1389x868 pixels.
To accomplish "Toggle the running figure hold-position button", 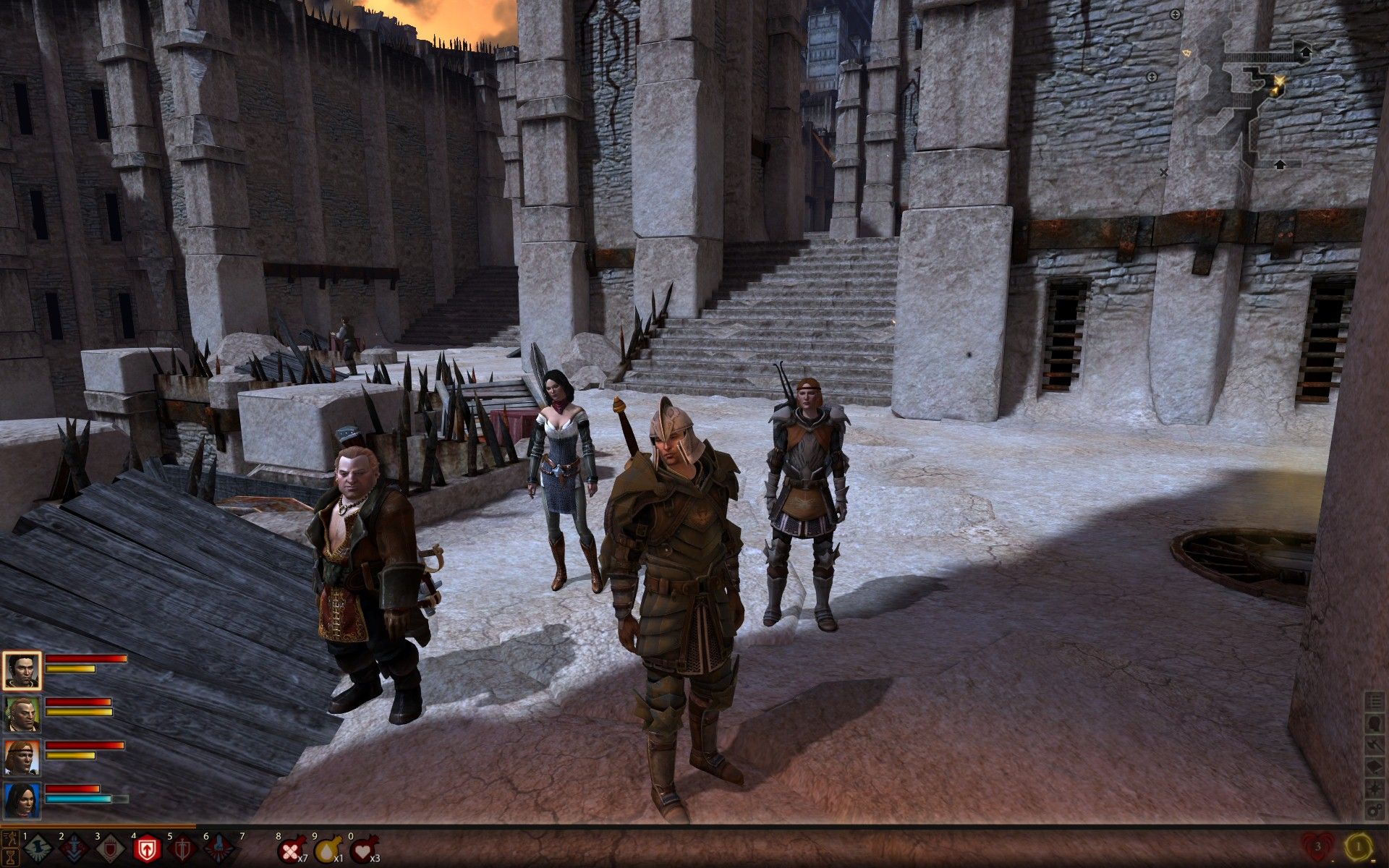I will pos(10,838).
